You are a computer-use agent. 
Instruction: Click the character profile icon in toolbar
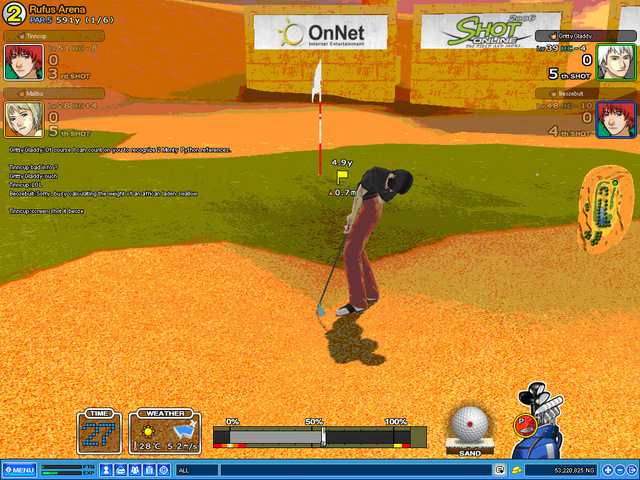[105, 470]
